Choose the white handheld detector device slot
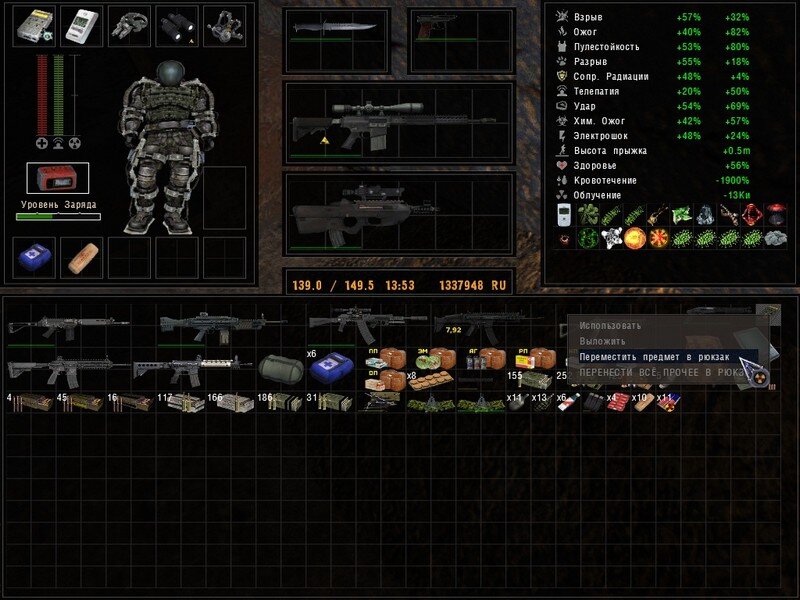The height and width of the screenshot is (600, 800). tap(81, 27)
